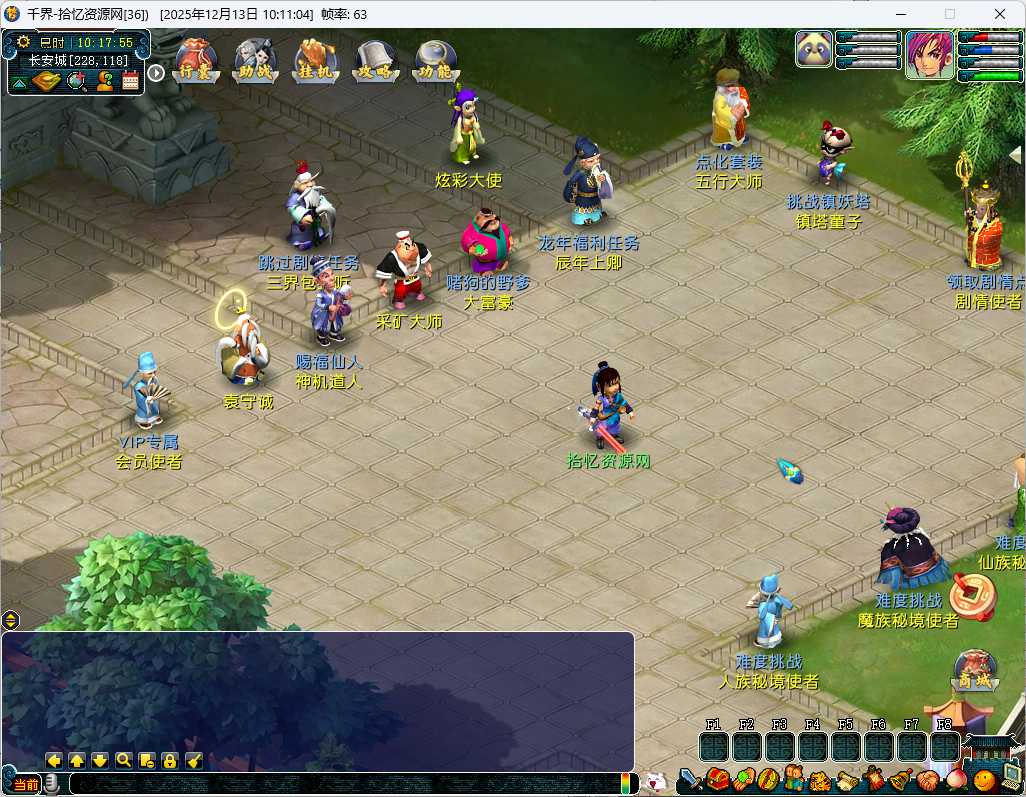Click the 当前 chat channel button
1026x797 pixels.
[x=25, y=785]
